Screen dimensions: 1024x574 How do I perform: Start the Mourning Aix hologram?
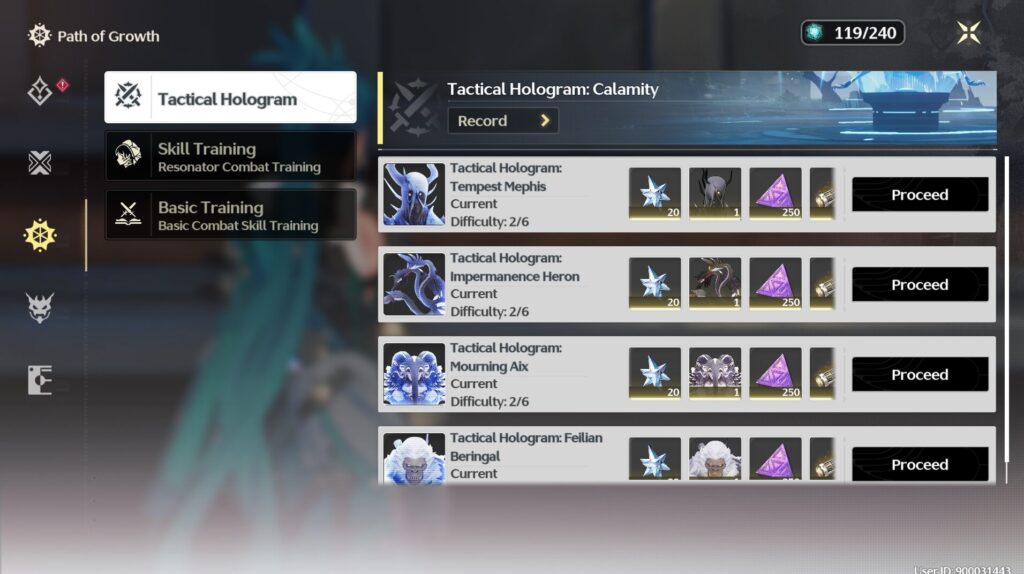(919, 375)
